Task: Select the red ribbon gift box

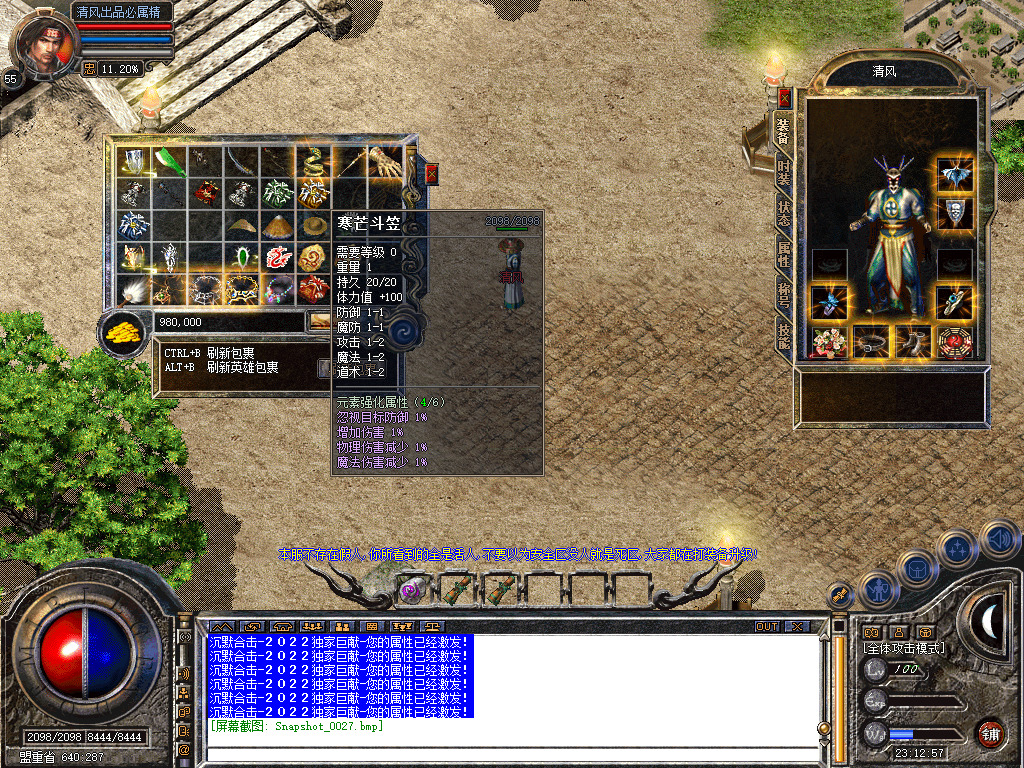Action: [314, 290]
